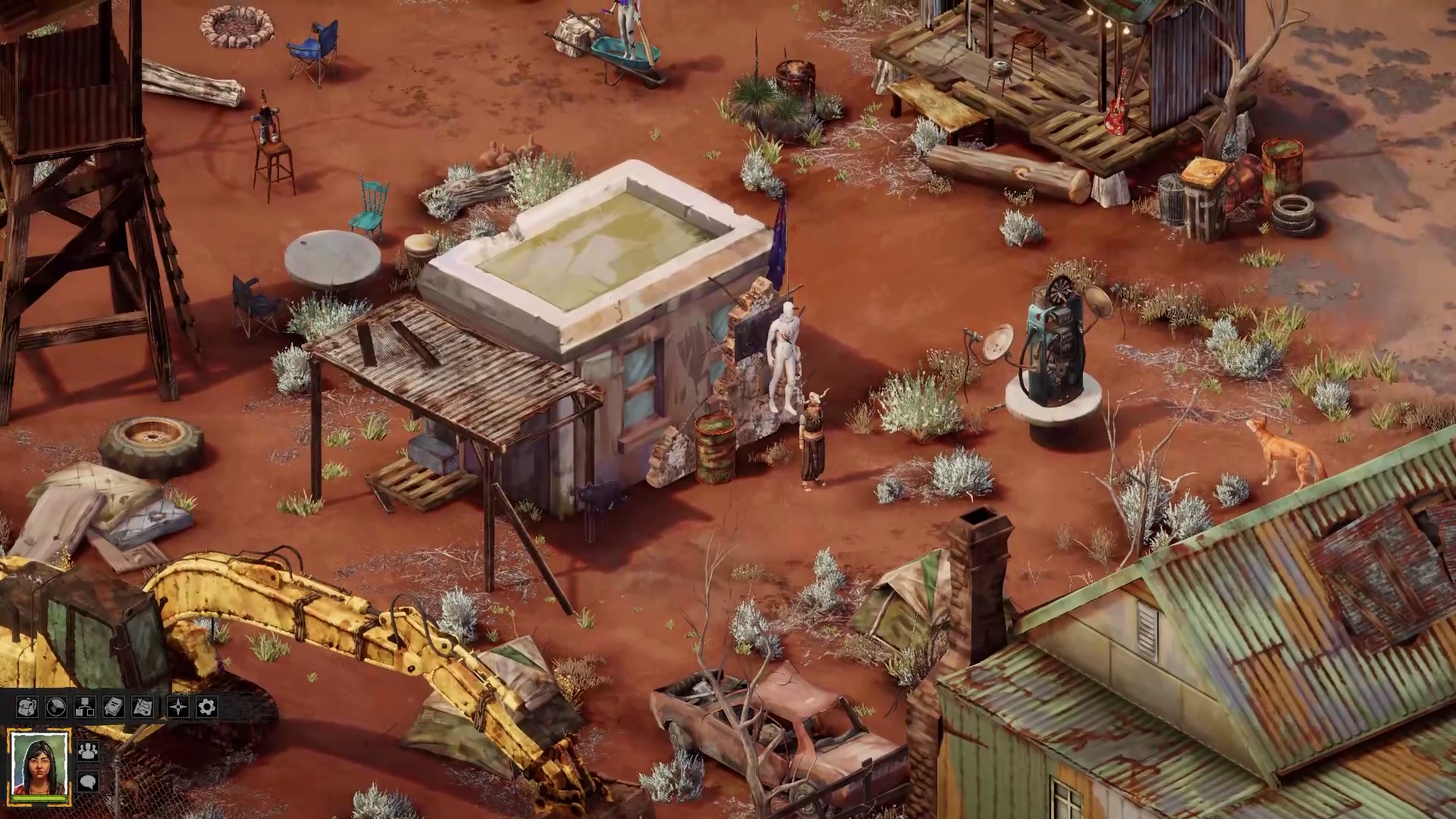Open the backpack inventory

(x=27, y=708)
